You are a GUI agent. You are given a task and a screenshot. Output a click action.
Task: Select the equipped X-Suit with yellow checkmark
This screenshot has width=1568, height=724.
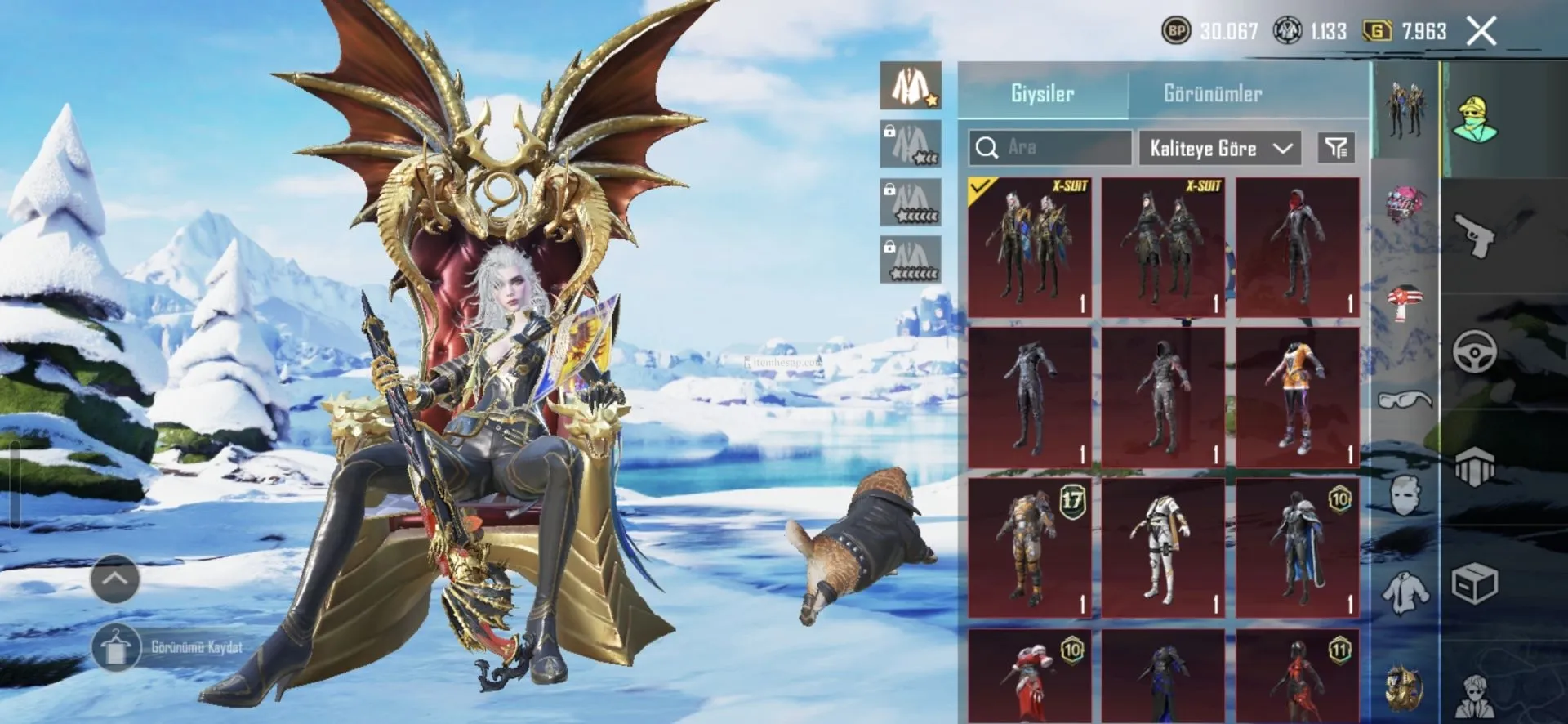(1029, 248)
